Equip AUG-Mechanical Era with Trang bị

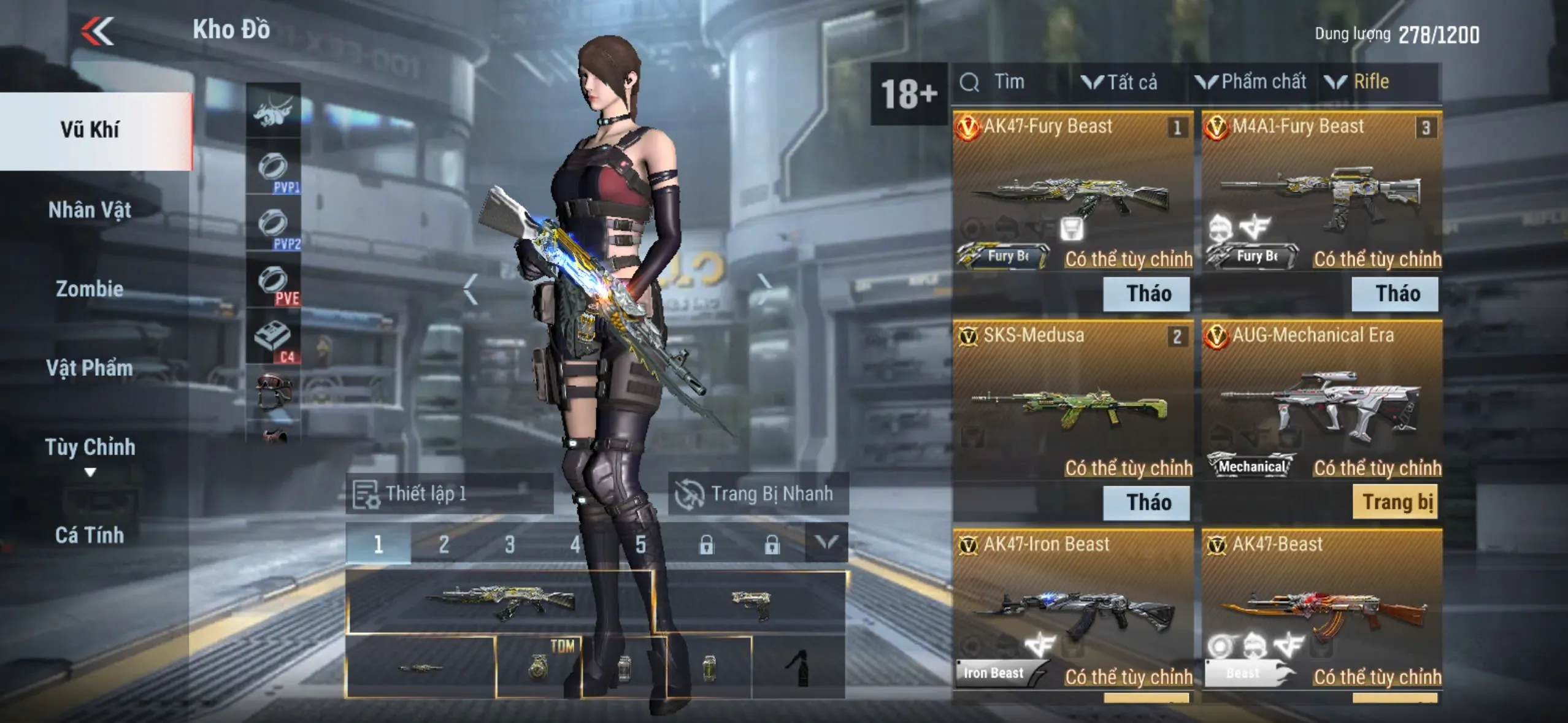coord(1396,503)
